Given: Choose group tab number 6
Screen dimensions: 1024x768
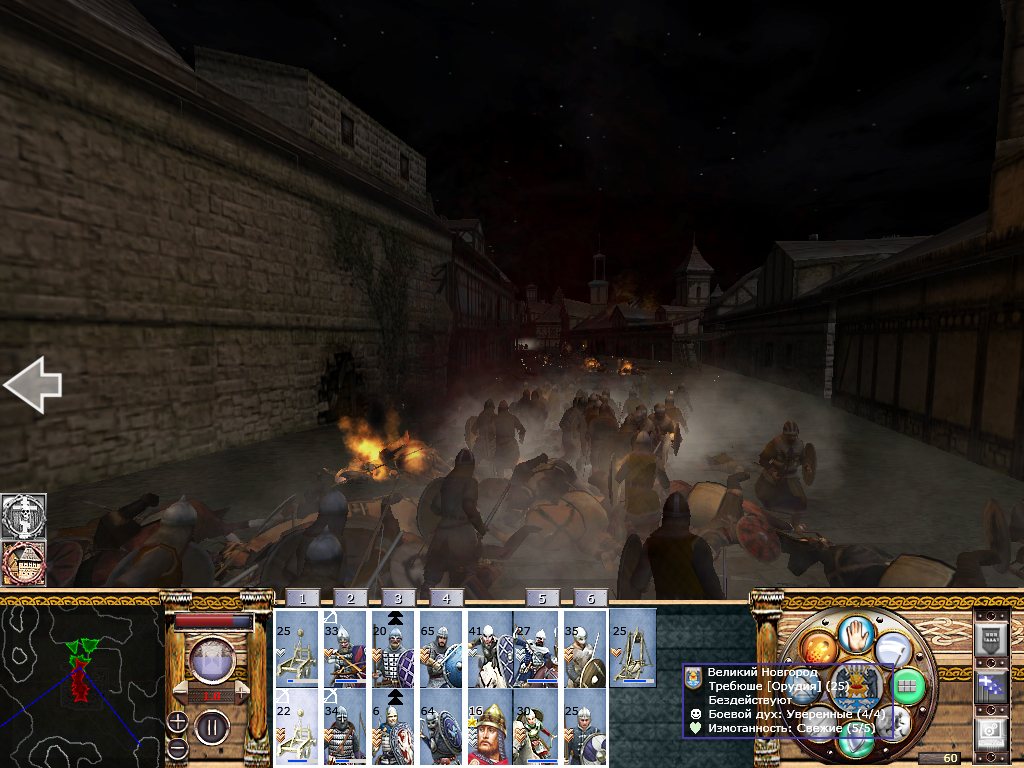Looking at the screenshot, I should pyautogui.click(x=591, y=598).
